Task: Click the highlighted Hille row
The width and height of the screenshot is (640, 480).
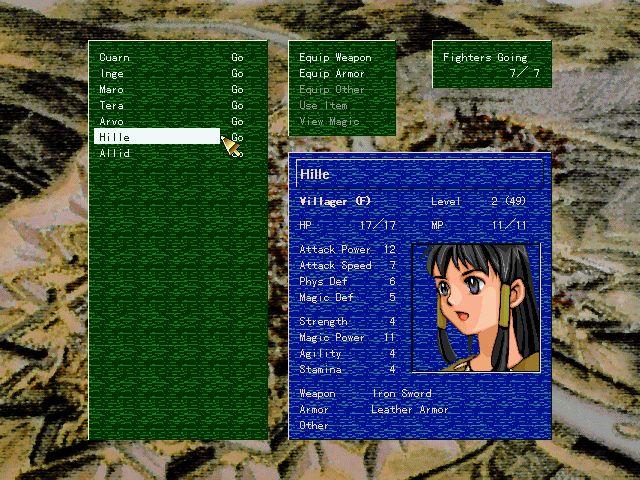Action: 156,137
